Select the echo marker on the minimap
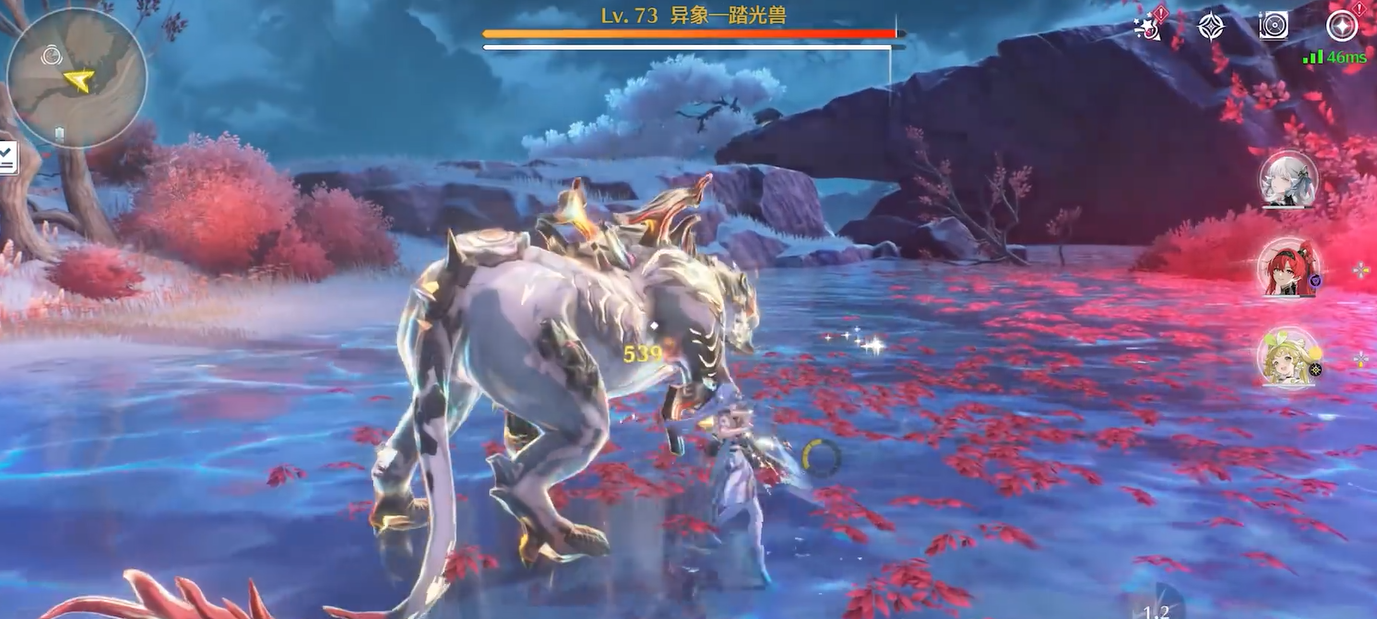1377x619 pixels. (x=52, y=57)
